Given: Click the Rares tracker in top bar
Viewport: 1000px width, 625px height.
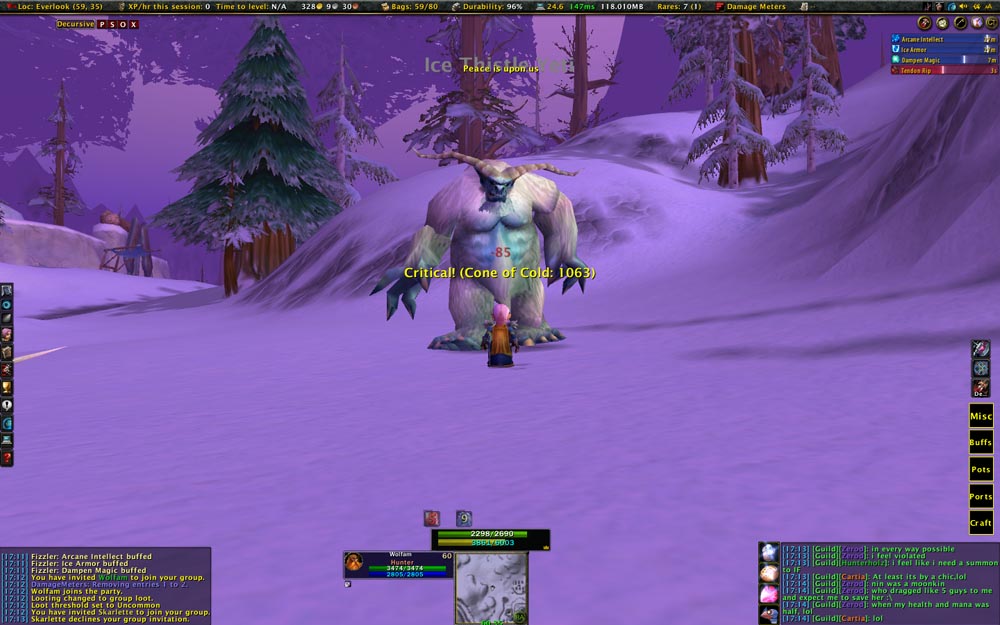Looking at the screenshot, I should click(675, 6).
